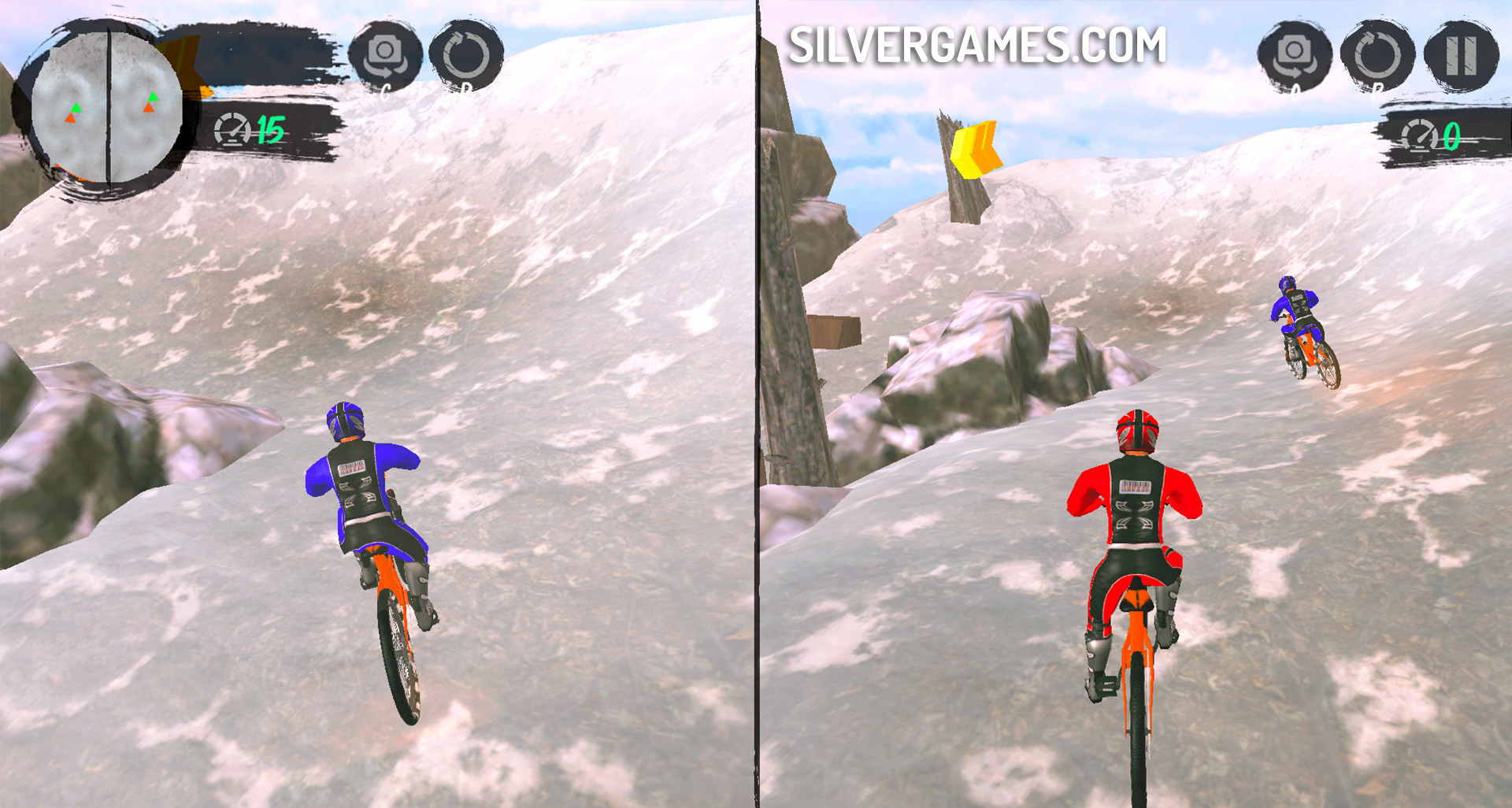Restart from checkpoint in blue rider's view
The height and width of the screenshot is (808, 1512).
click(466, 55)
